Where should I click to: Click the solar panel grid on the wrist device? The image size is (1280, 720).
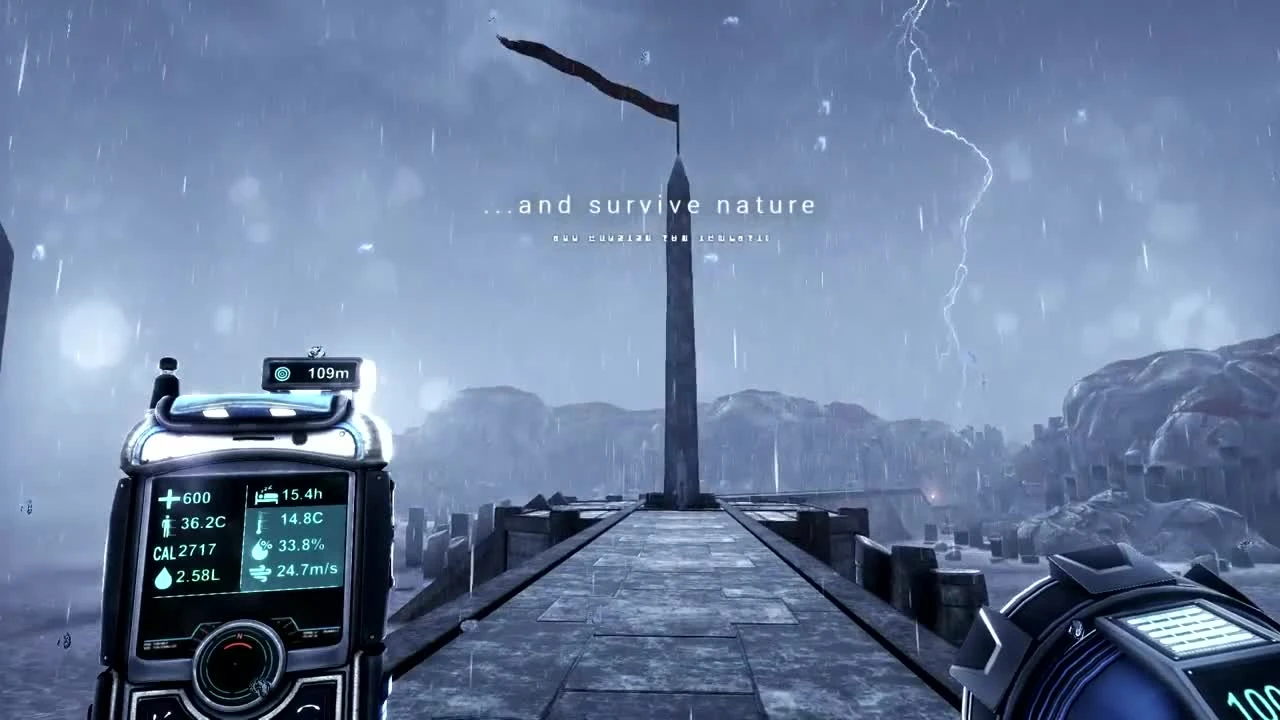tap(1190, 625)
